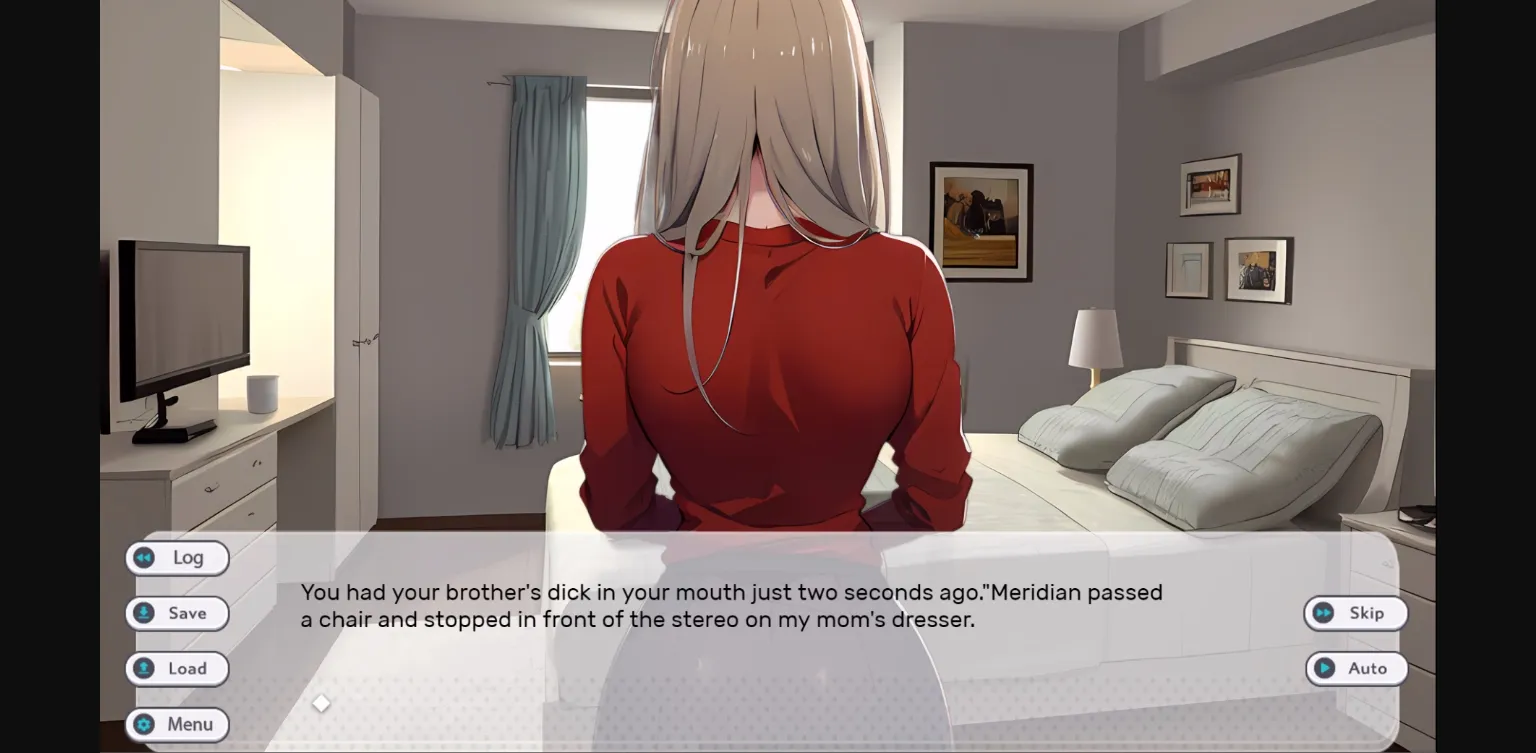This screenshot has width=1536, height=753.
Task: Turn on text skipping via Skip
Action: [x=1357, y=613]
